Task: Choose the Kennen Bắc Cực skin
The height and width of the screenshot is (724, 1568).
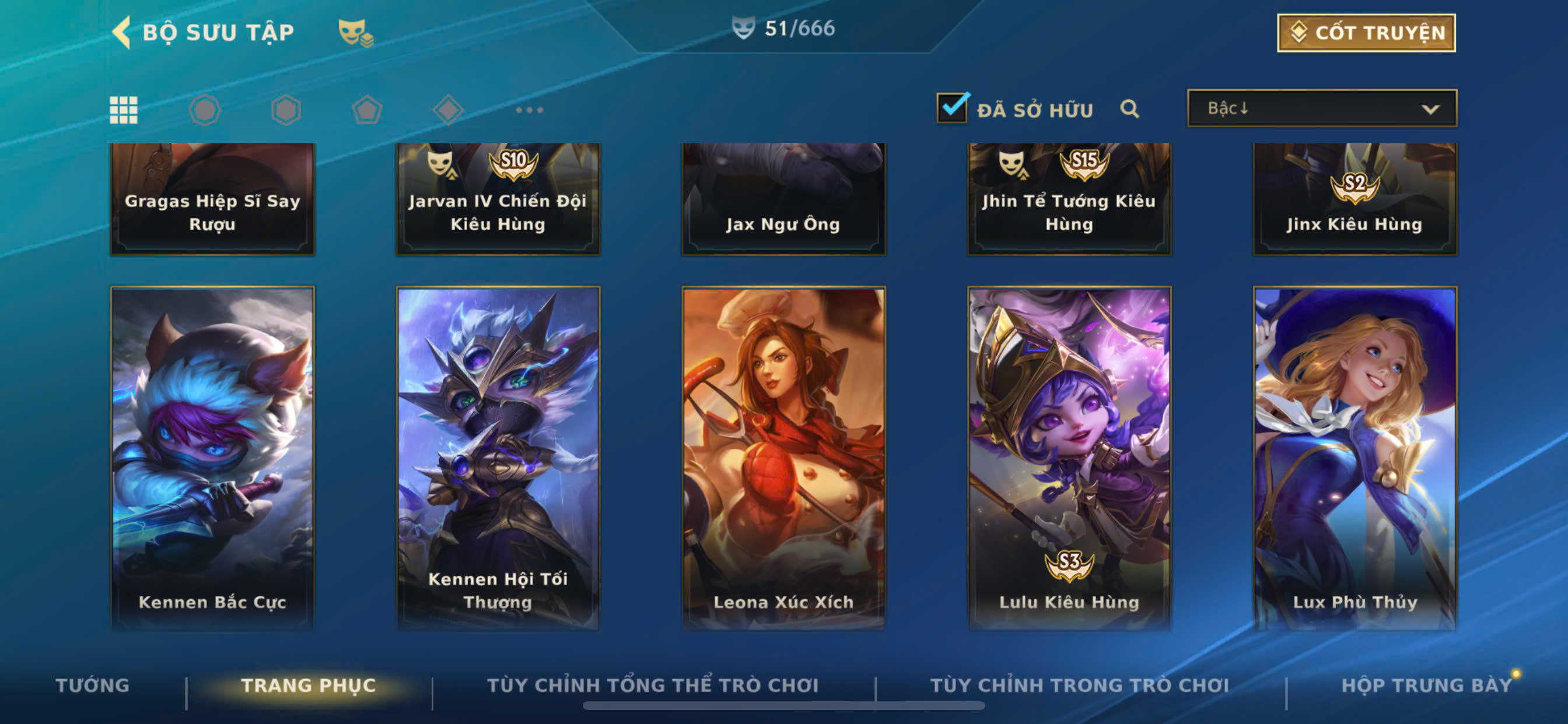Action: (212, 456)
